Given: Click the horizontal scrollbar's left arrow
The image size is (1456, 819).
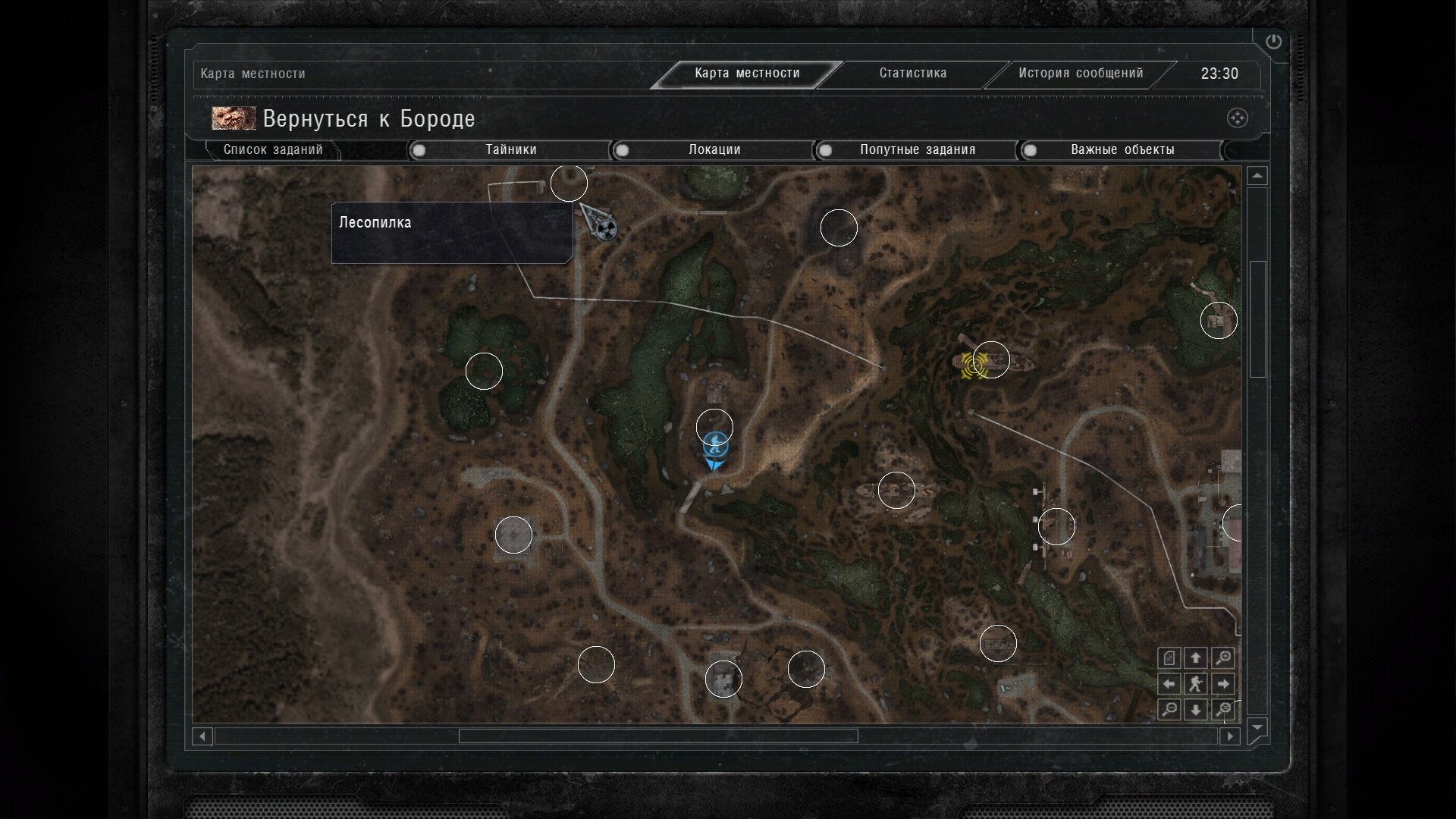Looking at the screenshot, I should [x=202, y=736].
